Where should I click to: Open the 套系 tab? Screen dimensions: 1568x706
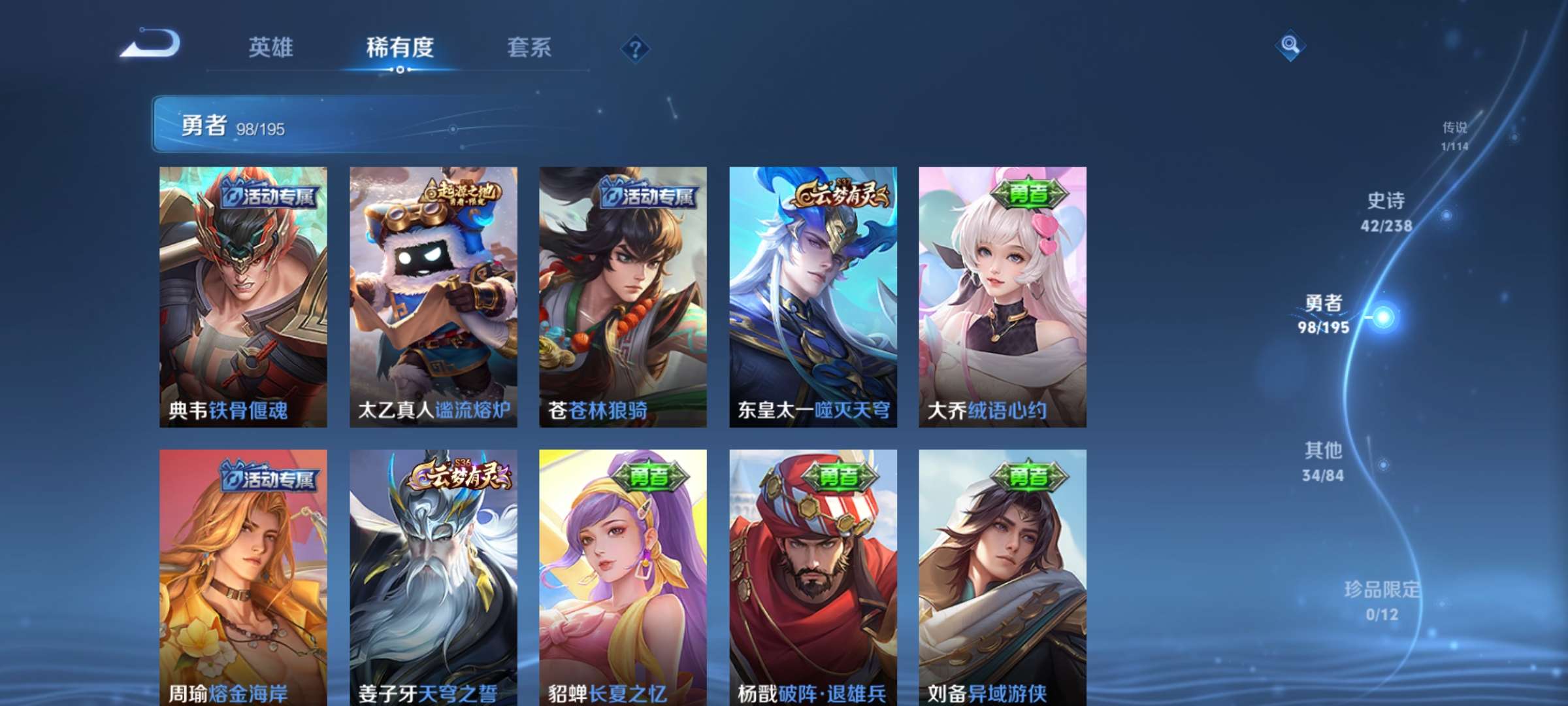[529, 47]
